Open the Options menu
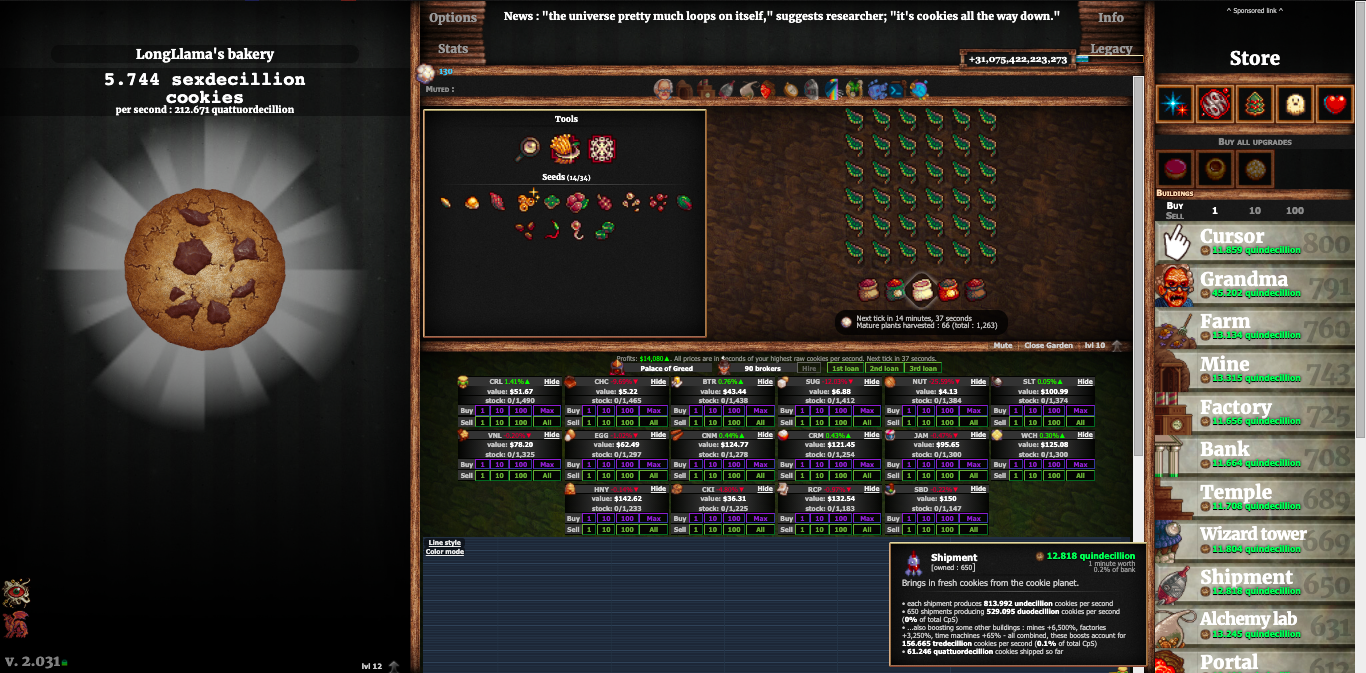This screenshot has width=1366, height=673. (x=453, y=17)
